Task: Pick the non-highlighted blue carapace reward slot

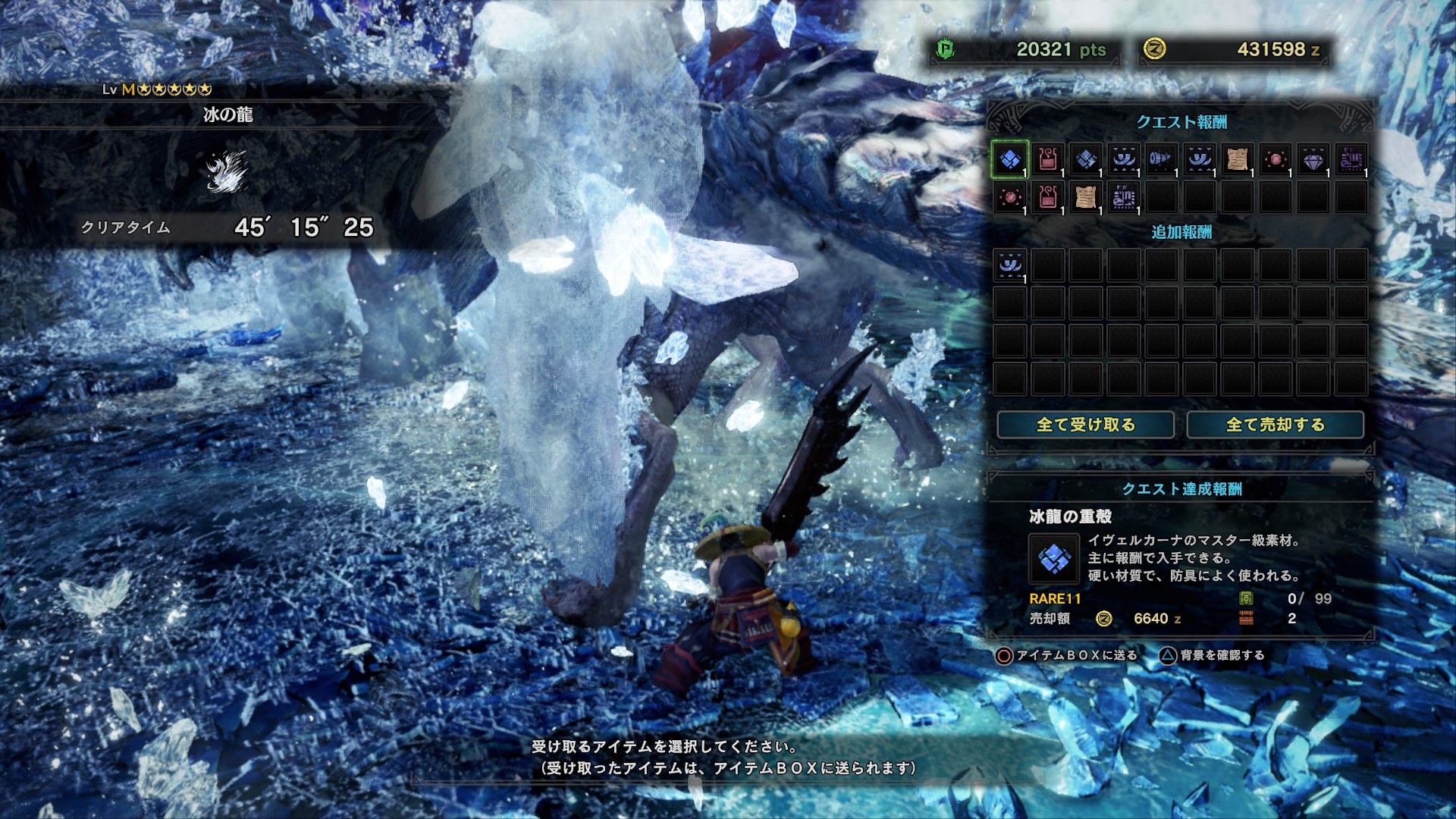Action: pyautogui.click(x=1085, y=159)
